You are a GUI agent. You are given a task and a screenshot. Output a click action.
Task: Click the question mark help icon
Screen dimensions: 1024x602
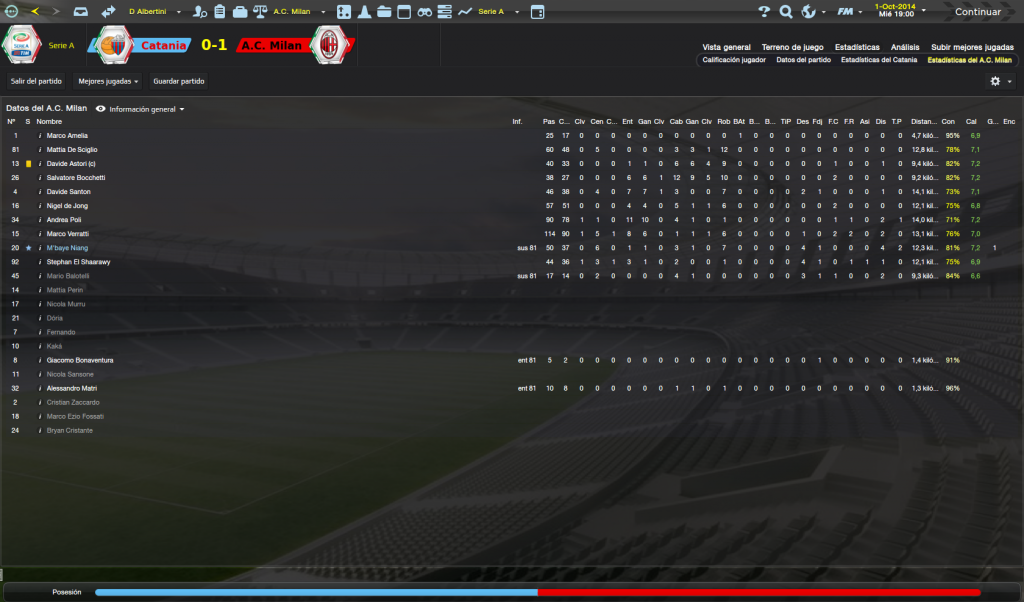pyautogui.click(x=764, y=12)
